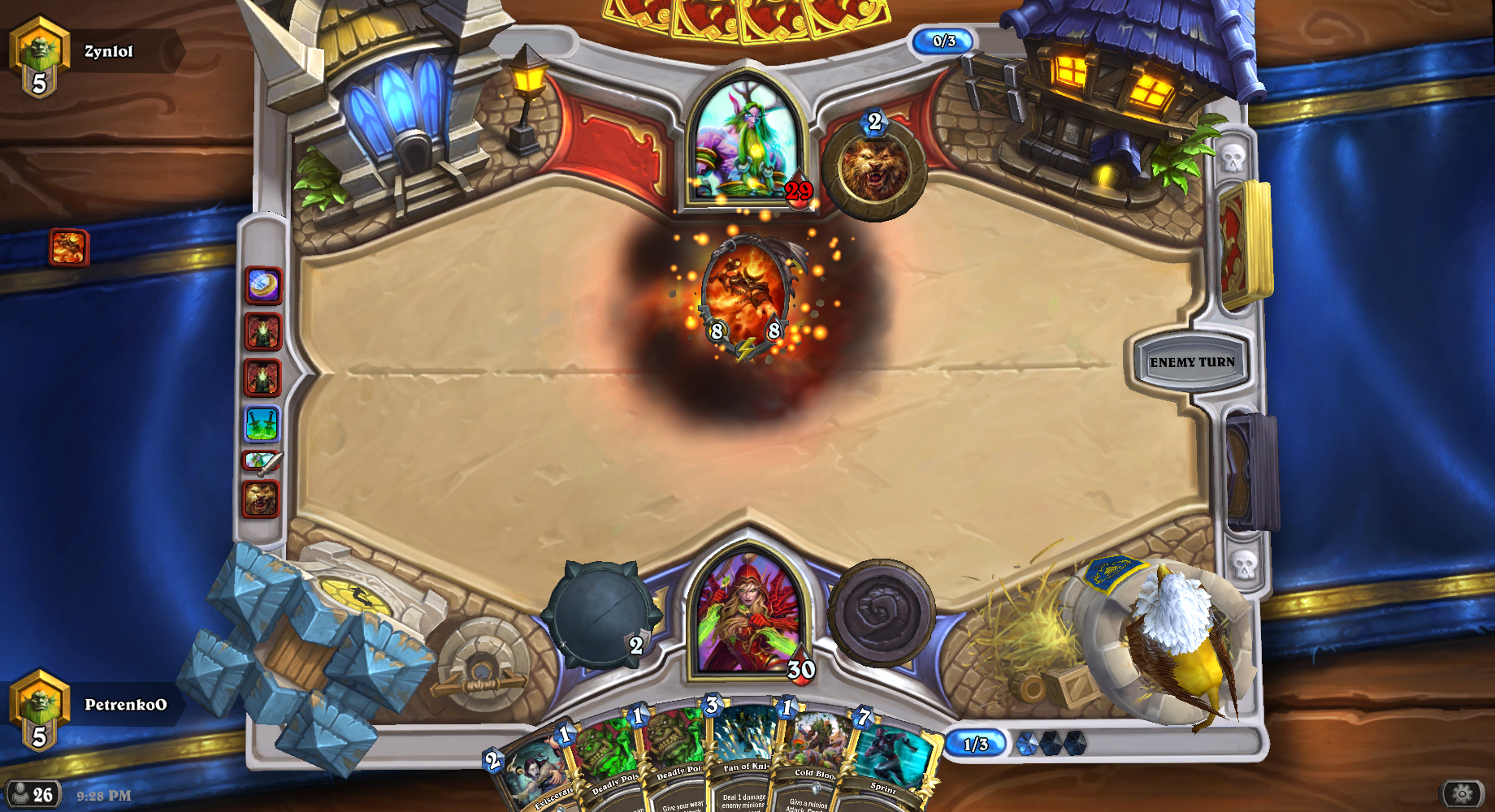The image size is (1495, 812).
Task: Click the PetrenkoO player nameplate
Action: point(125,705)
